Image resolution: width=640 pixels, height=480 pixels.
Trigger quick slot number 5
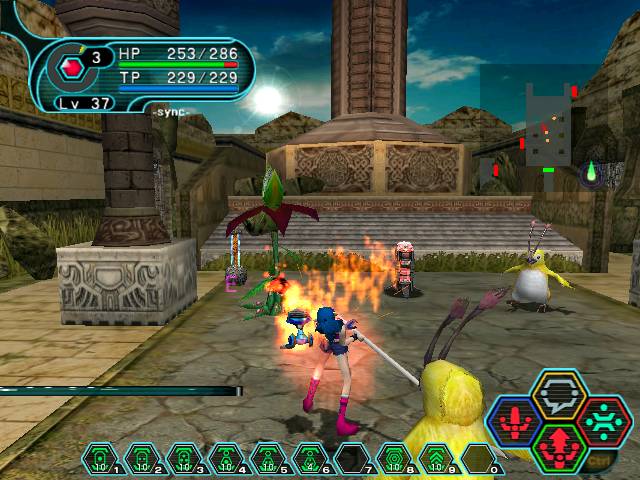pos(268,458)
